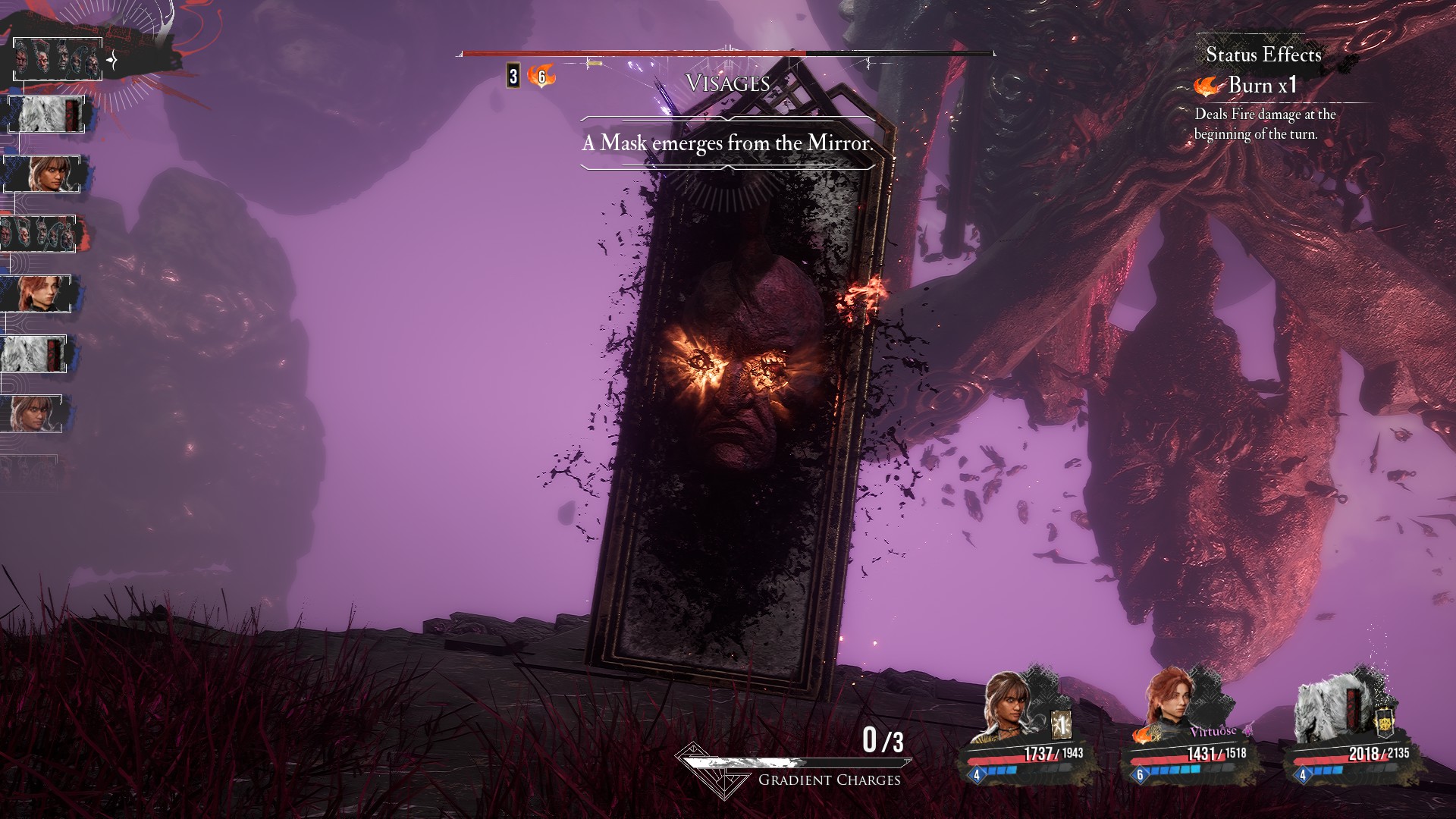This screenshot has height=819, width=1456.
Task: Select the Burn icon on the Visages health bar
Action: click(x=541, y=76)
